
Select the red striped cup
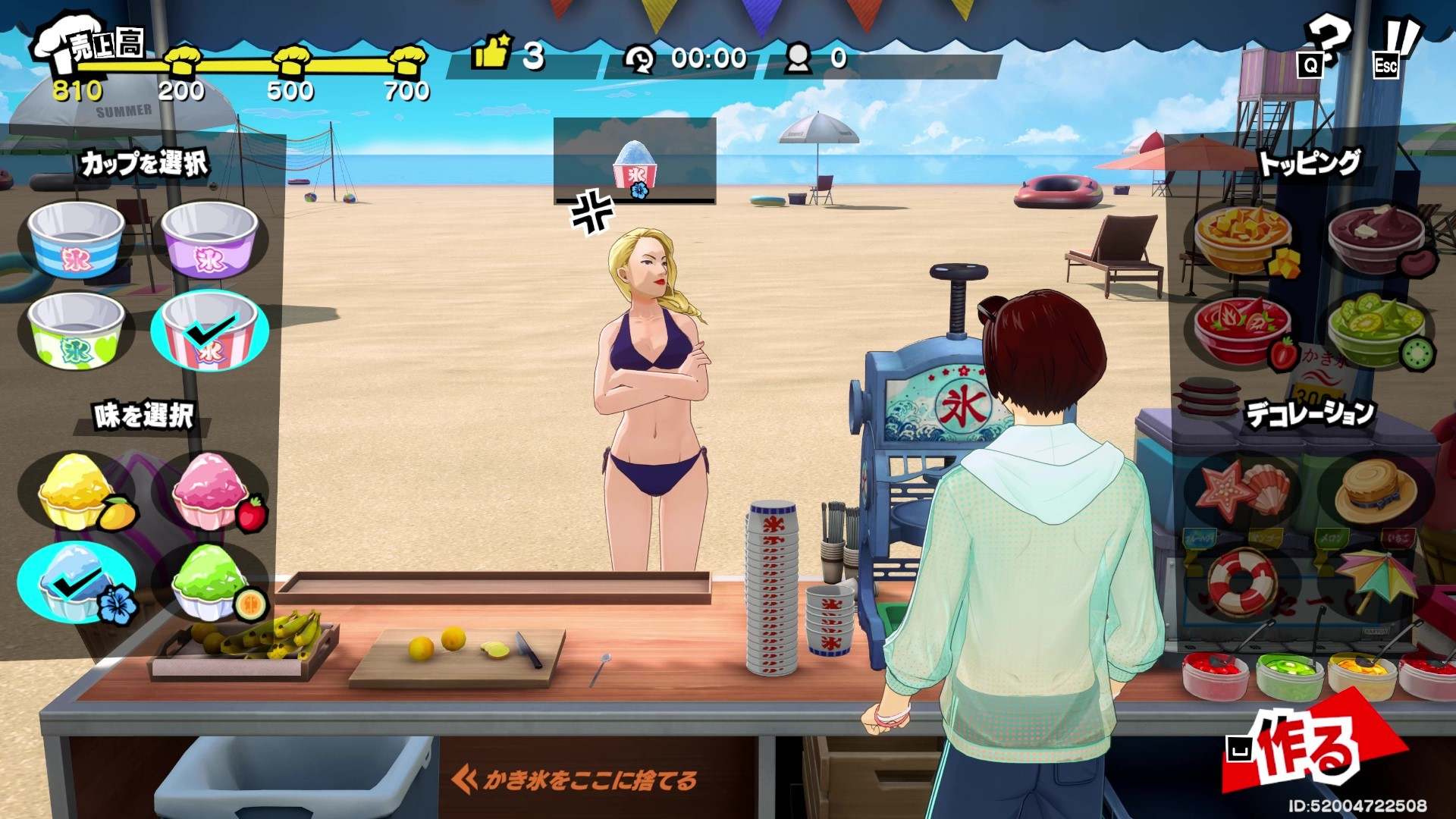[210, 330]
